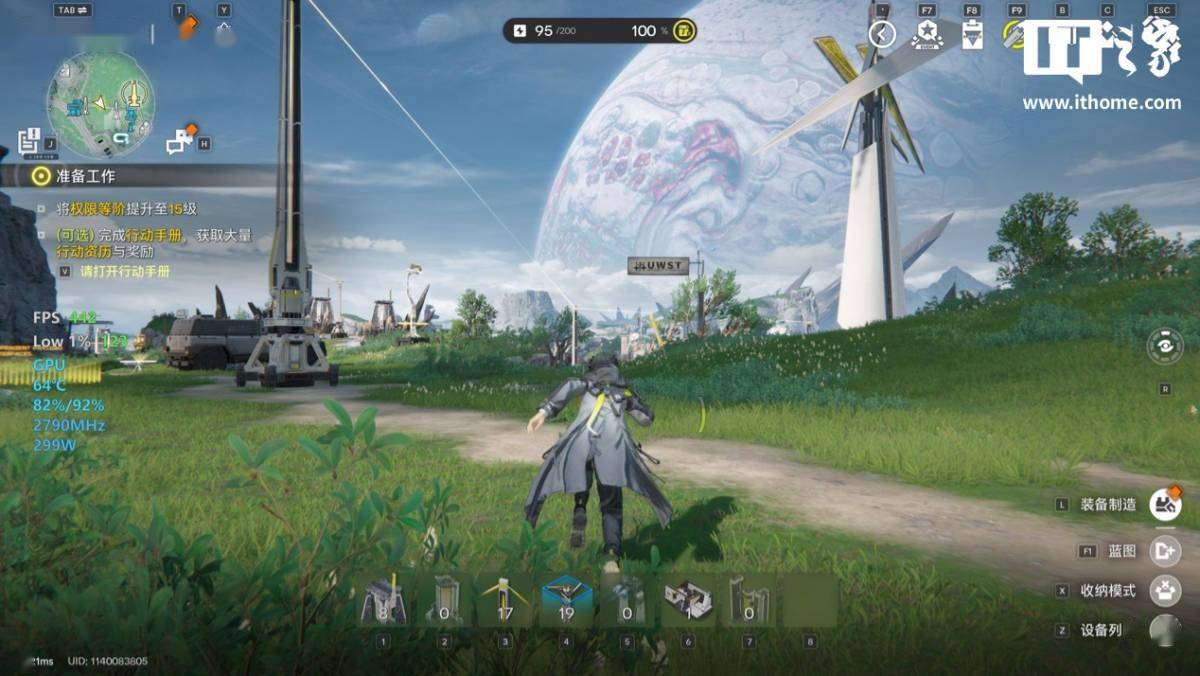The height and width of the screenshot is (676, 1200).
Task: Open the star badge event icon
Action: [927, 35]
